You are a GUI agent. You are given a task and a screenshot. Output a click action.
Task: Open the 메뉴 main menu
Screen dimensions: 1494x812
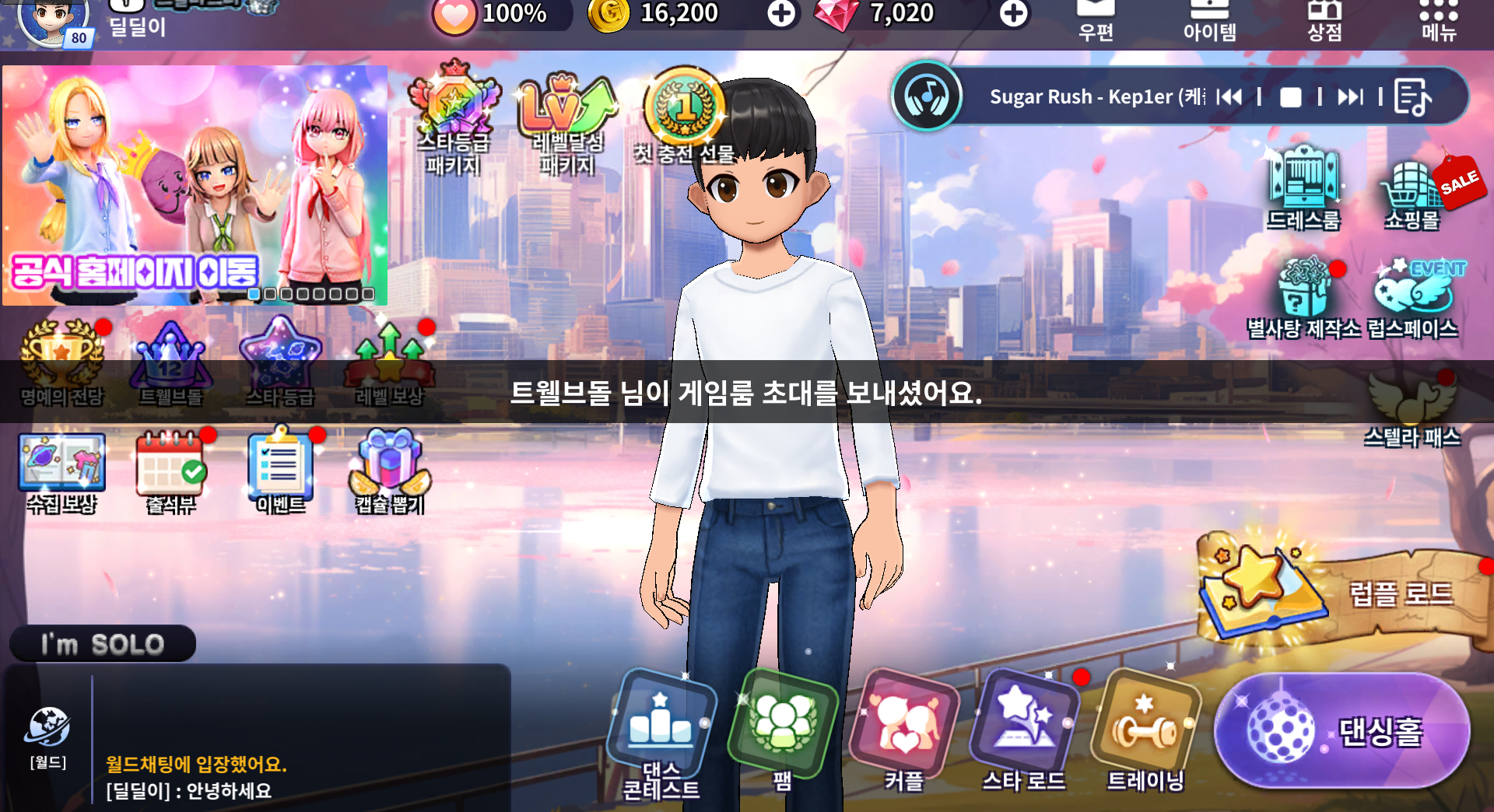[x=1438, y=19]
